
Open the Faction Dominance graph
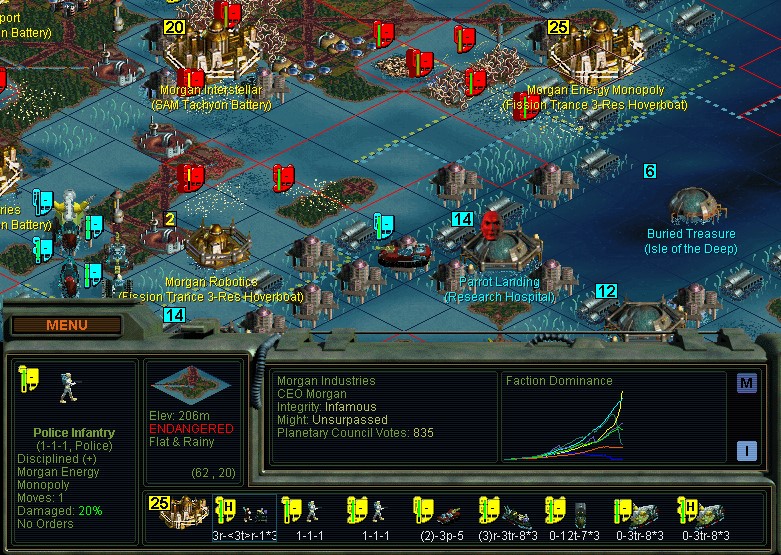pyautogui.click(x=613, y=417)
